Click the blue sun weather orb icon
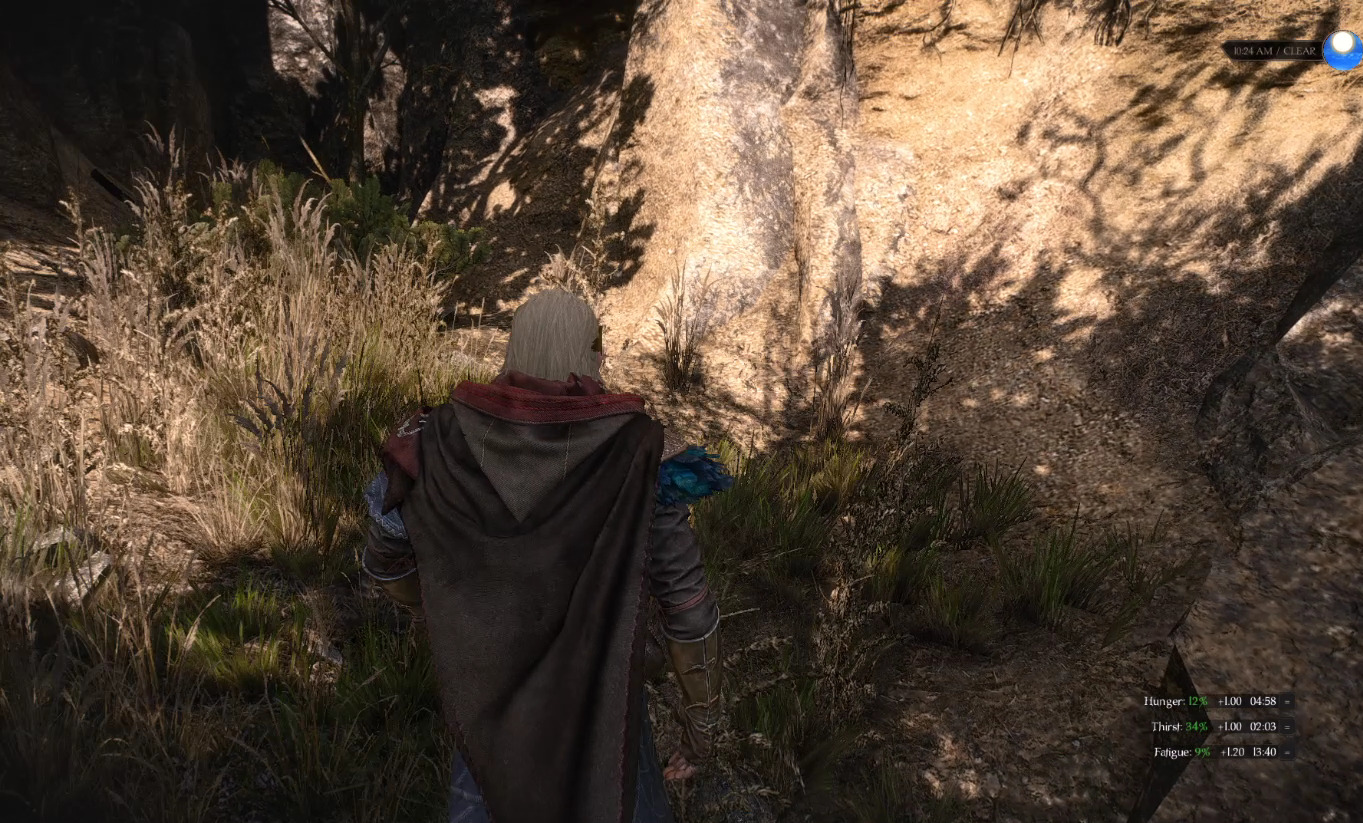 (x=1342, y=50)
